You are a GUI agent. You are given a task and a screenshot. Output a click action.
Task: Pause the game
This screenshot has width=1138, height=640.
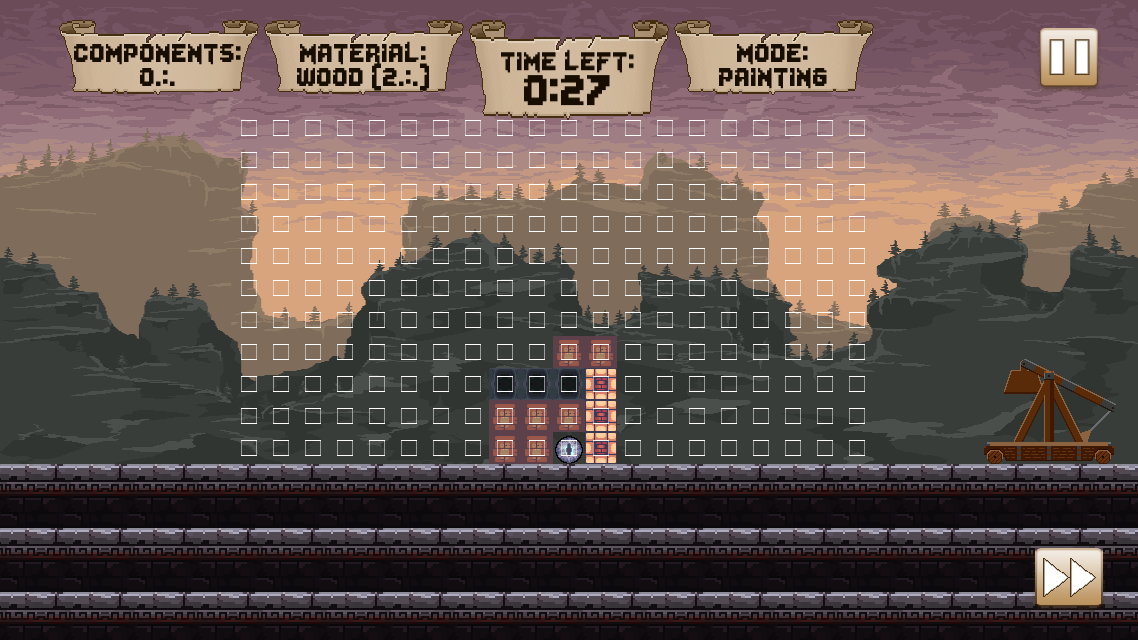tap(1068, 57)
